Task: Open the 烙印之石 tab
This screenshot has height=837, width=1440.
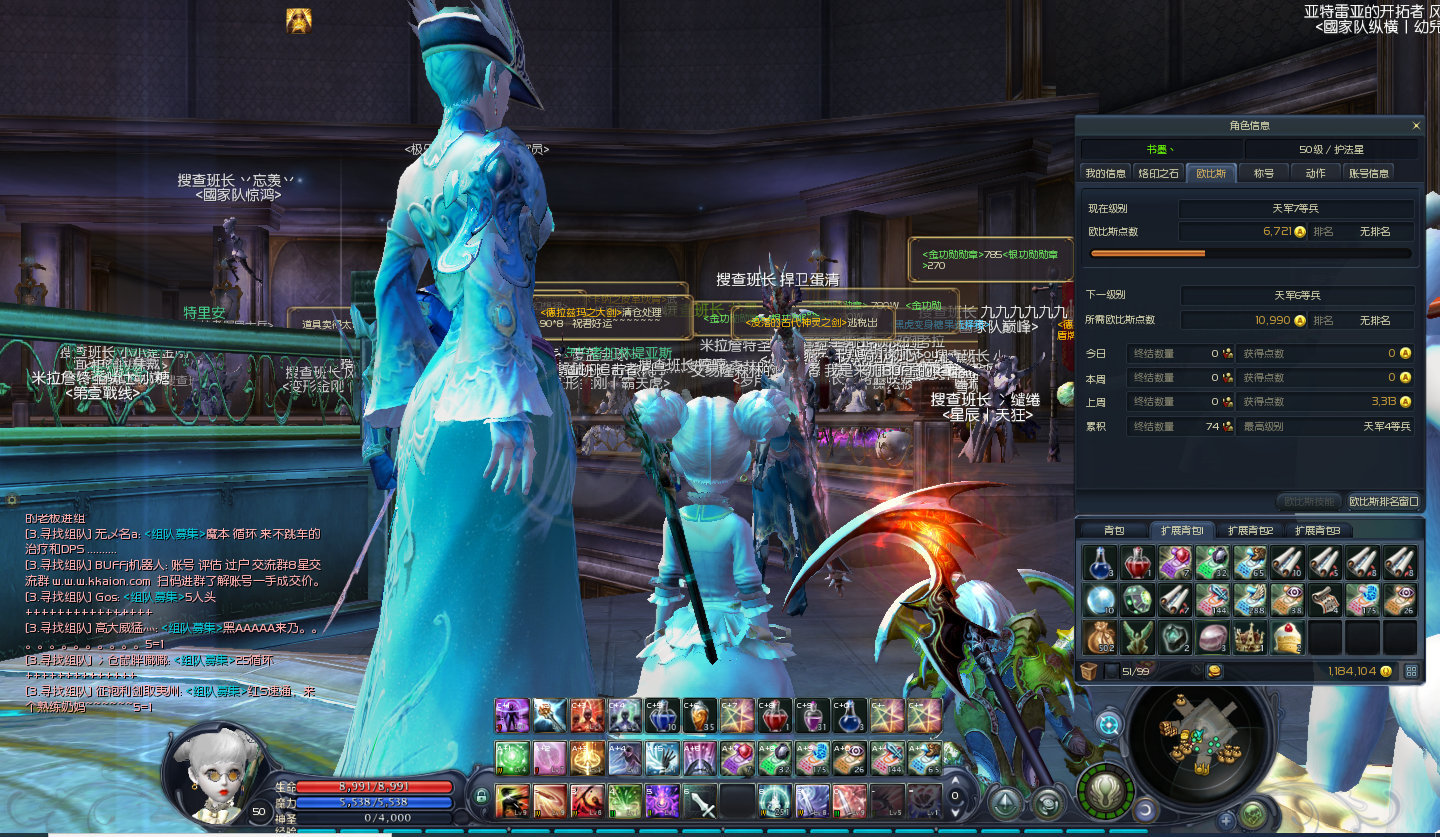Action: click(x=1158, y=173)
